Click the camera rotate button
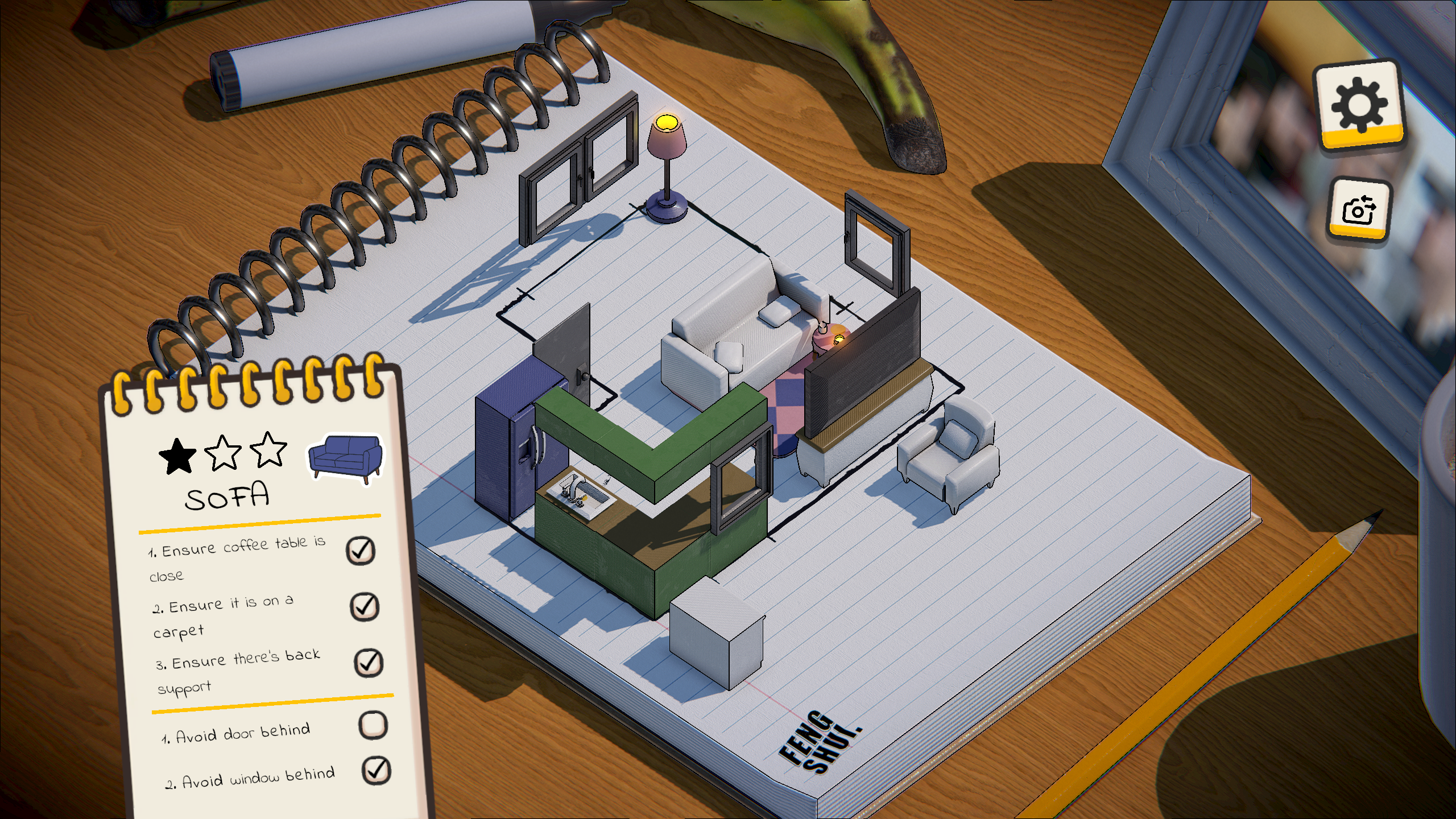Image resolution: width=1456 pixels, height=819 pixels. coord(1359,209)
